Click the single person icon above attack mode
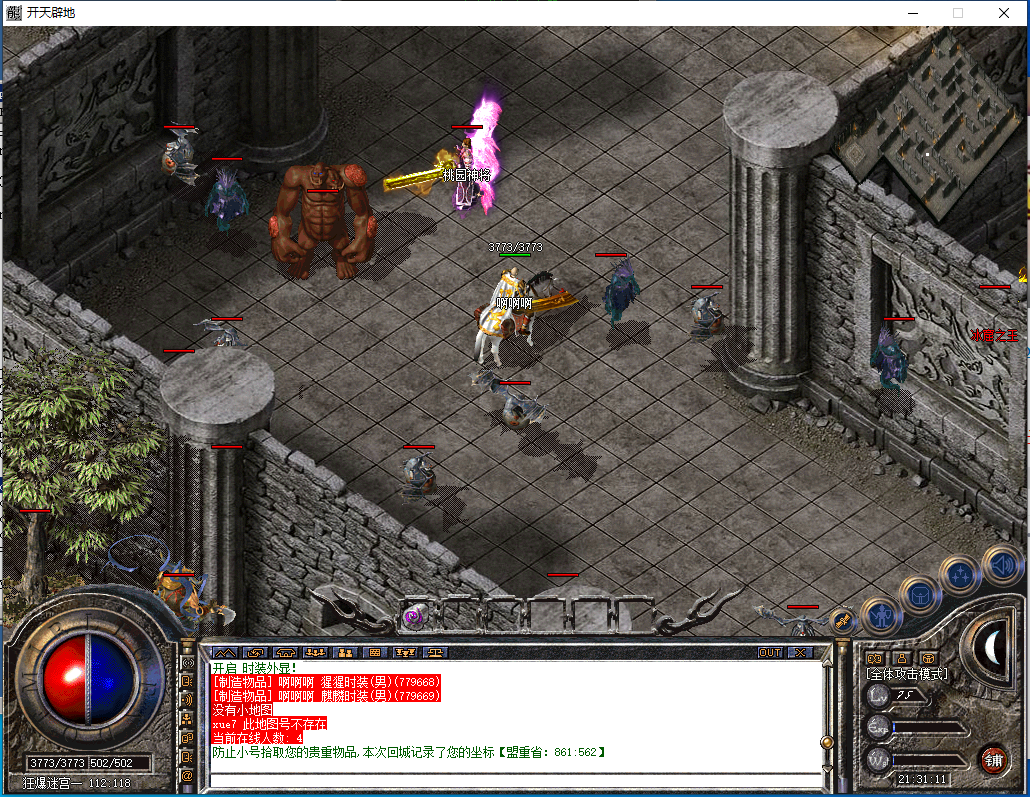 point(901,657)
